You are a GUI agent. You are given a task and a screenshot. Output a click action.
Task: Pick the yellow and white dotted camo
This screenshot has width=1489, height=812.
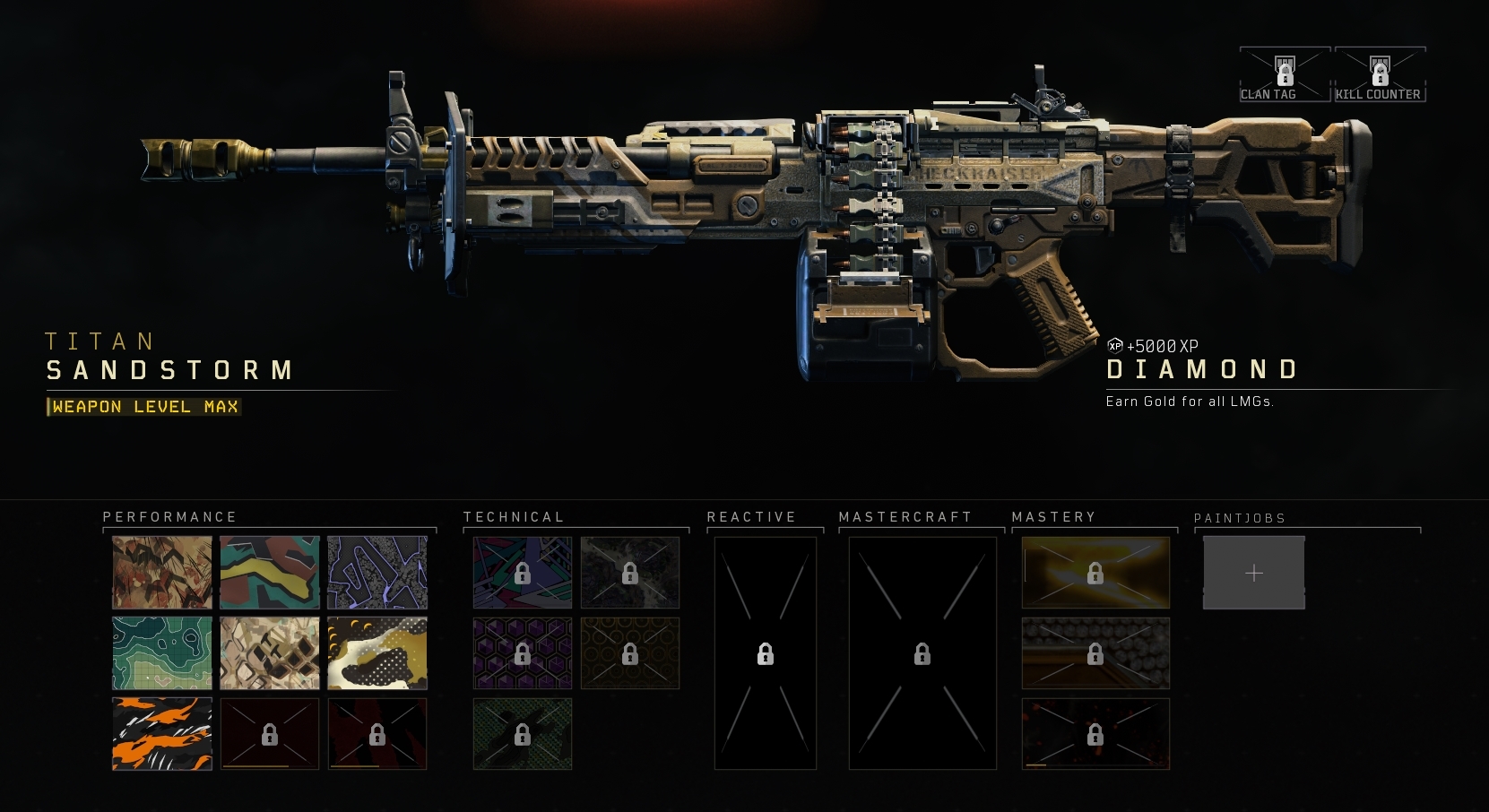click(x=377, y=653)
